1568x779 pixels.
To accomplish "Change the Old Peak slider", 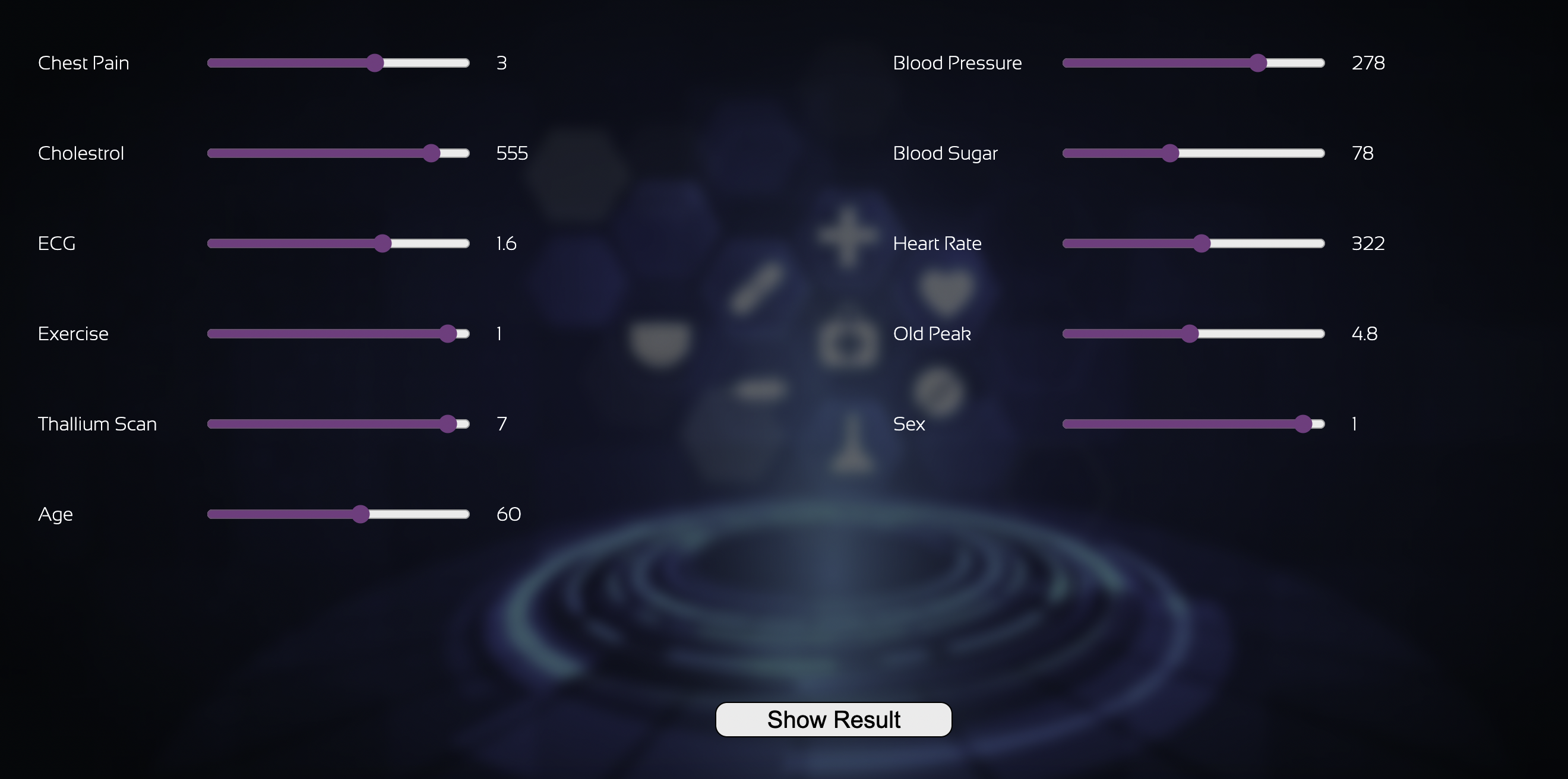I will point(1190,334).
